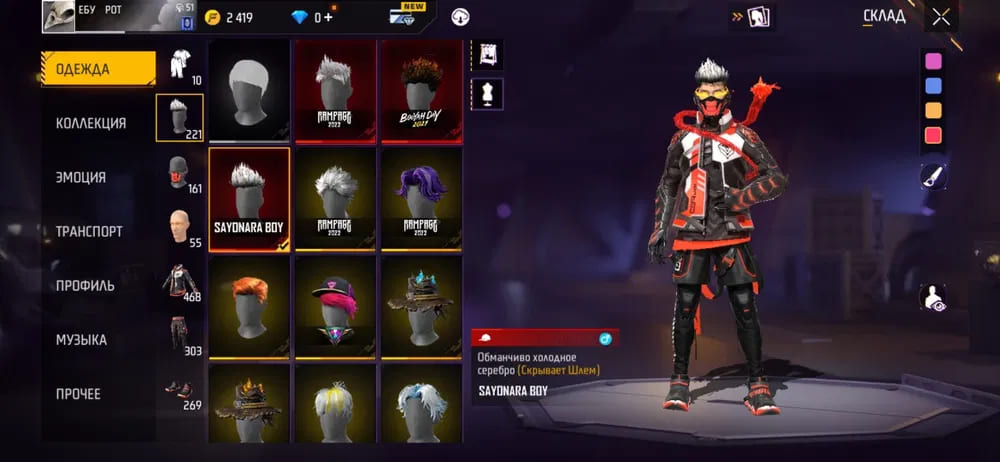Image resolution: width=1000 pixels, height=462 pixels.
Task: Choose the blue color swatch
Action: pyautogui.click(x=933, y=86)
